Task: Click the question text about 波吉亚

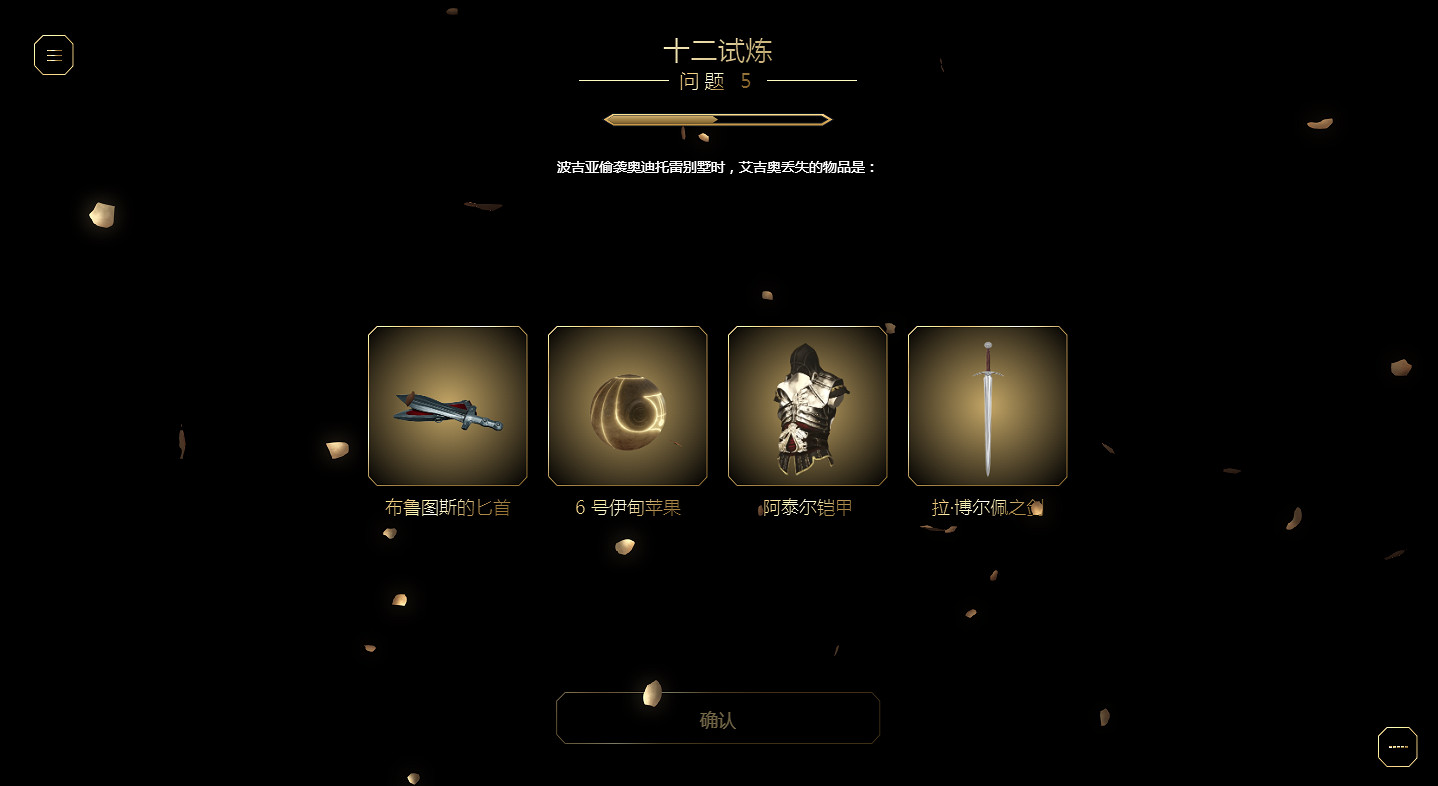Action: [x=717, y=166]
